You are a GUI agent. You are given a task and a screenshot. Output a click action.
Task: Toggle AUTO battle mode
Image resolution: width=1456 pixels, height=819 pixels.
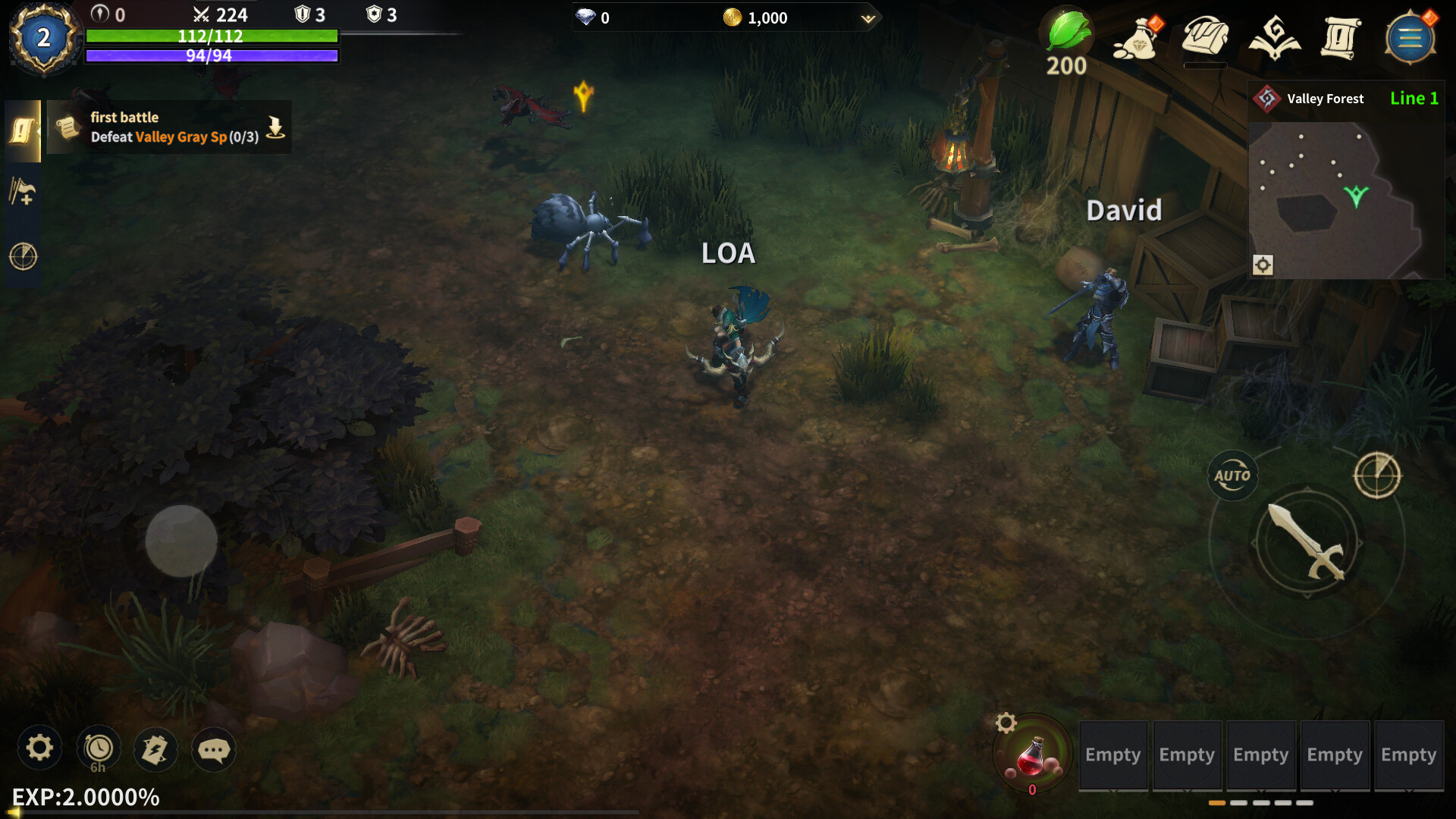(1233, 475)
